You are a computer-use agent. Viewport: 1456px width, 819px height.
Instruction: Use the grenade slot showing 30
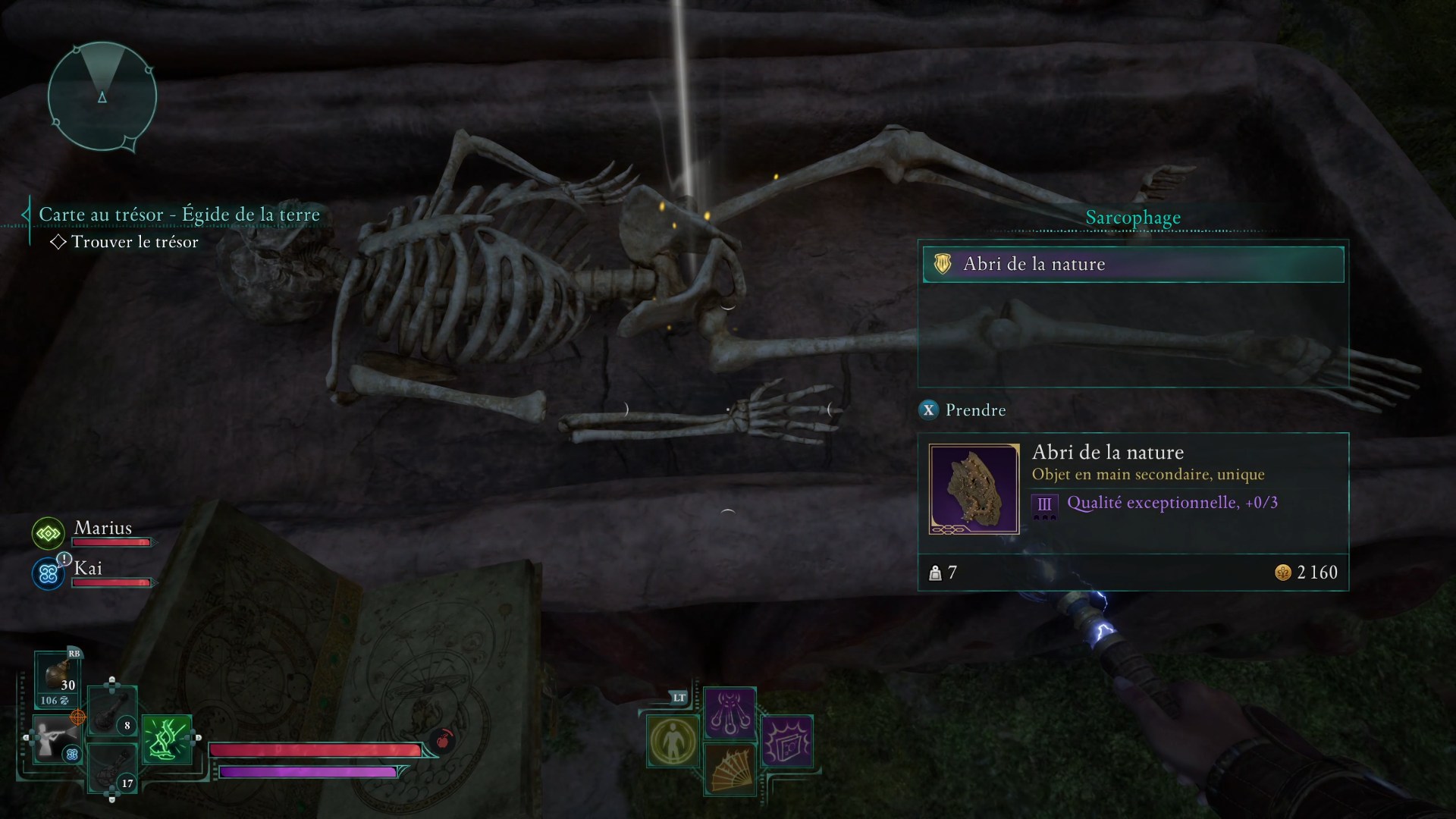(x=58, y=677)
